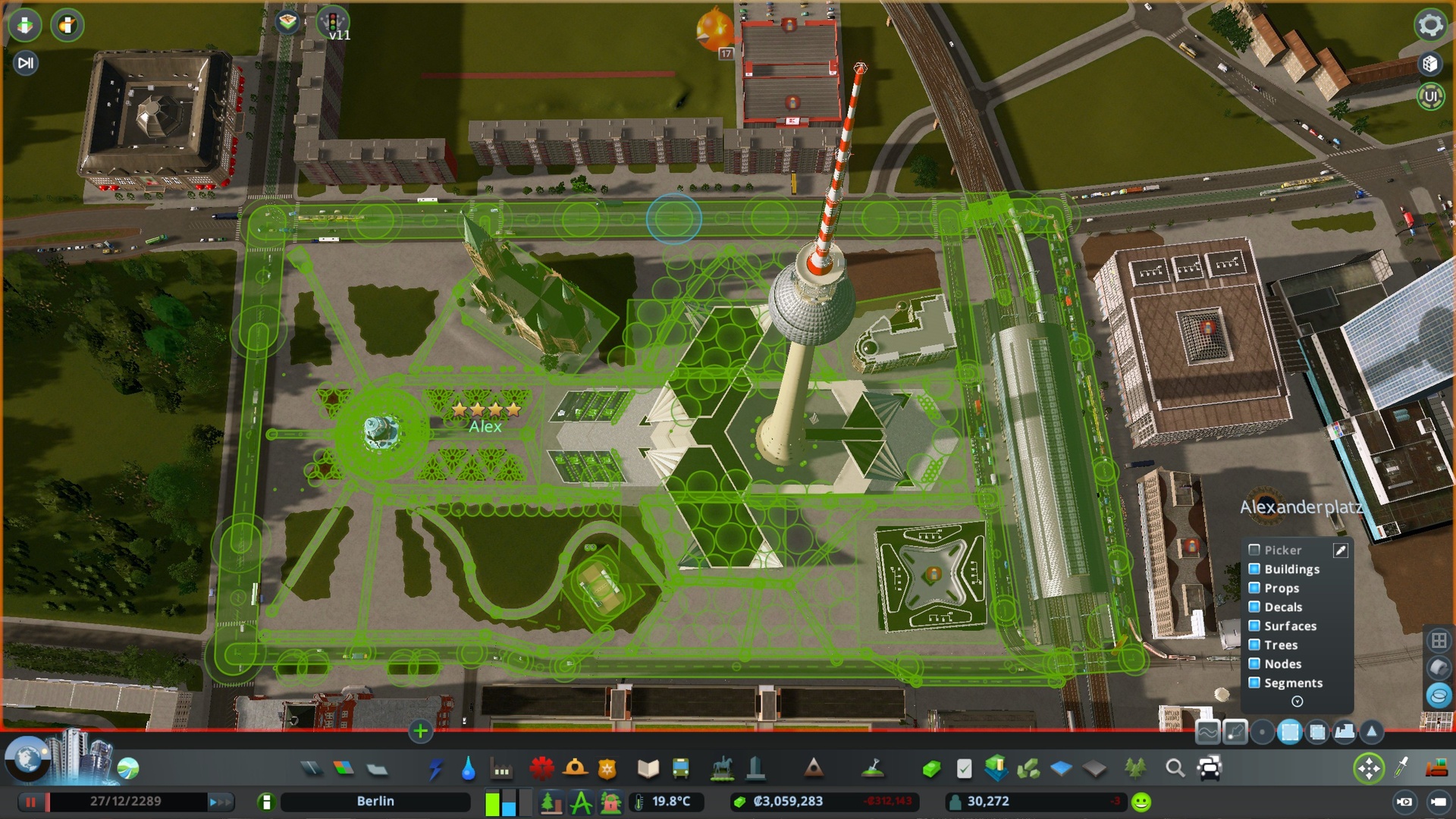Enable the Nodes filter checkbox
Viewport: 1456px width, 819px height.
tap(1254, 664)
